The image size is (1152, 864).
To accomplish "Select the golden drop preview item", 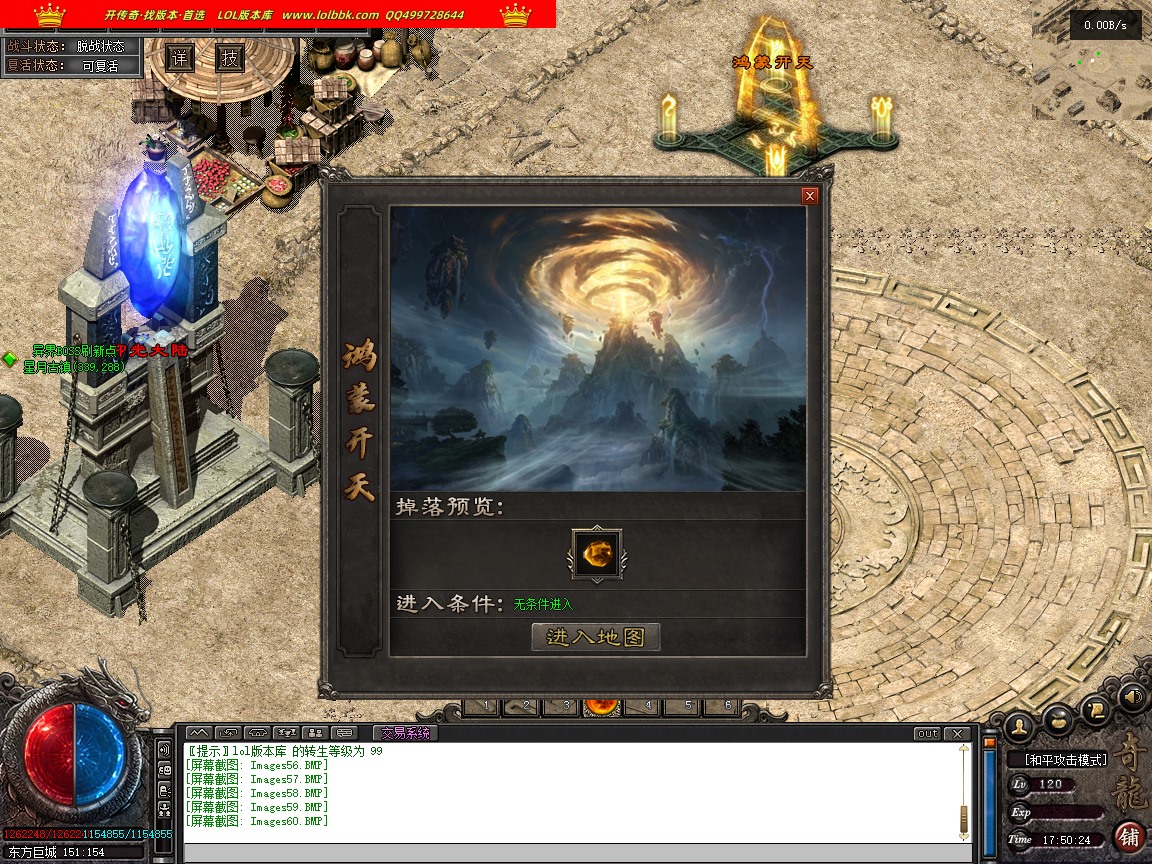I will click(595, 553).
